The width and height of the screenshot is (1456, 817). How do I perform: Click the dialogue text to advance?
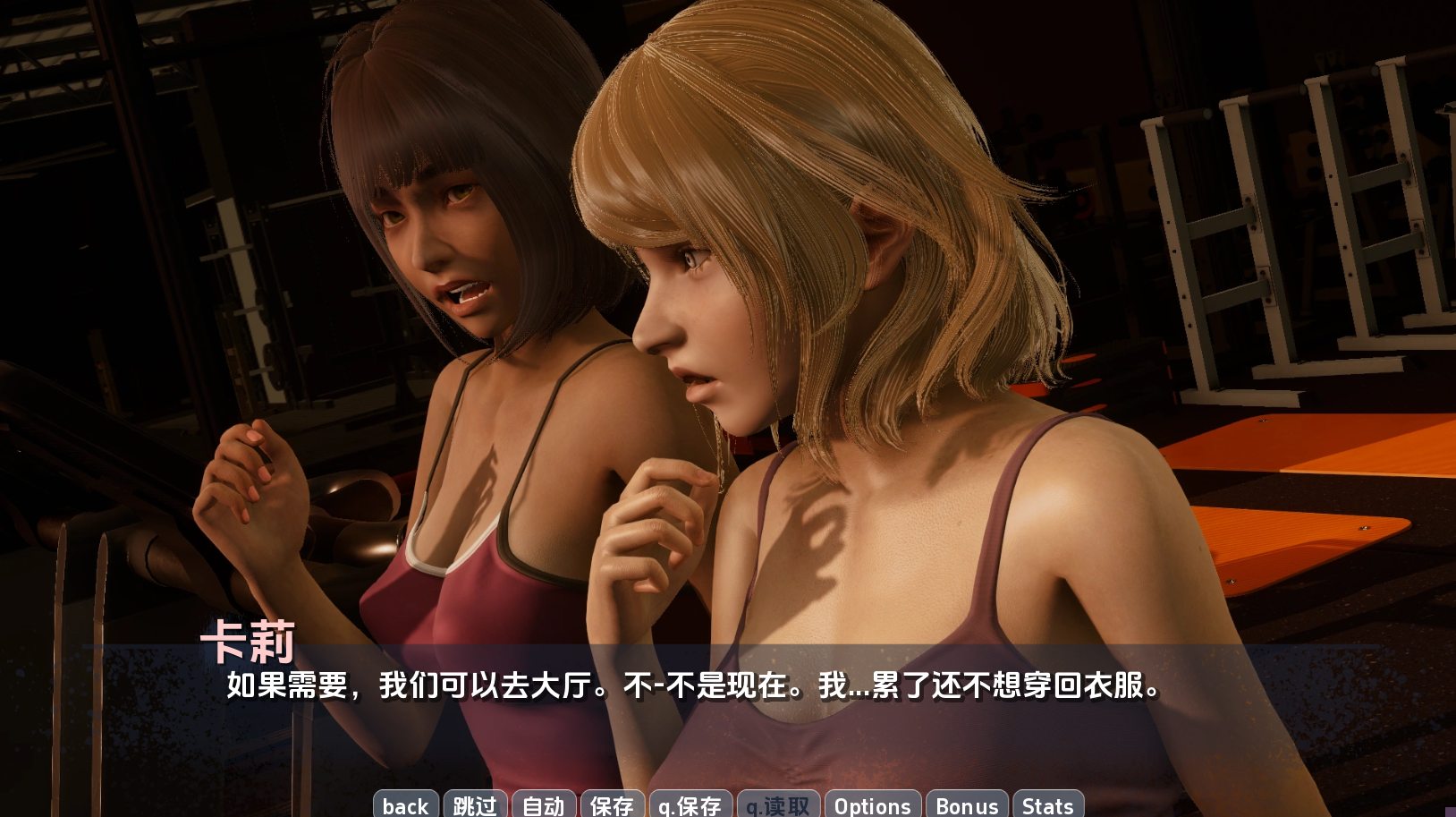coord(689,689)
